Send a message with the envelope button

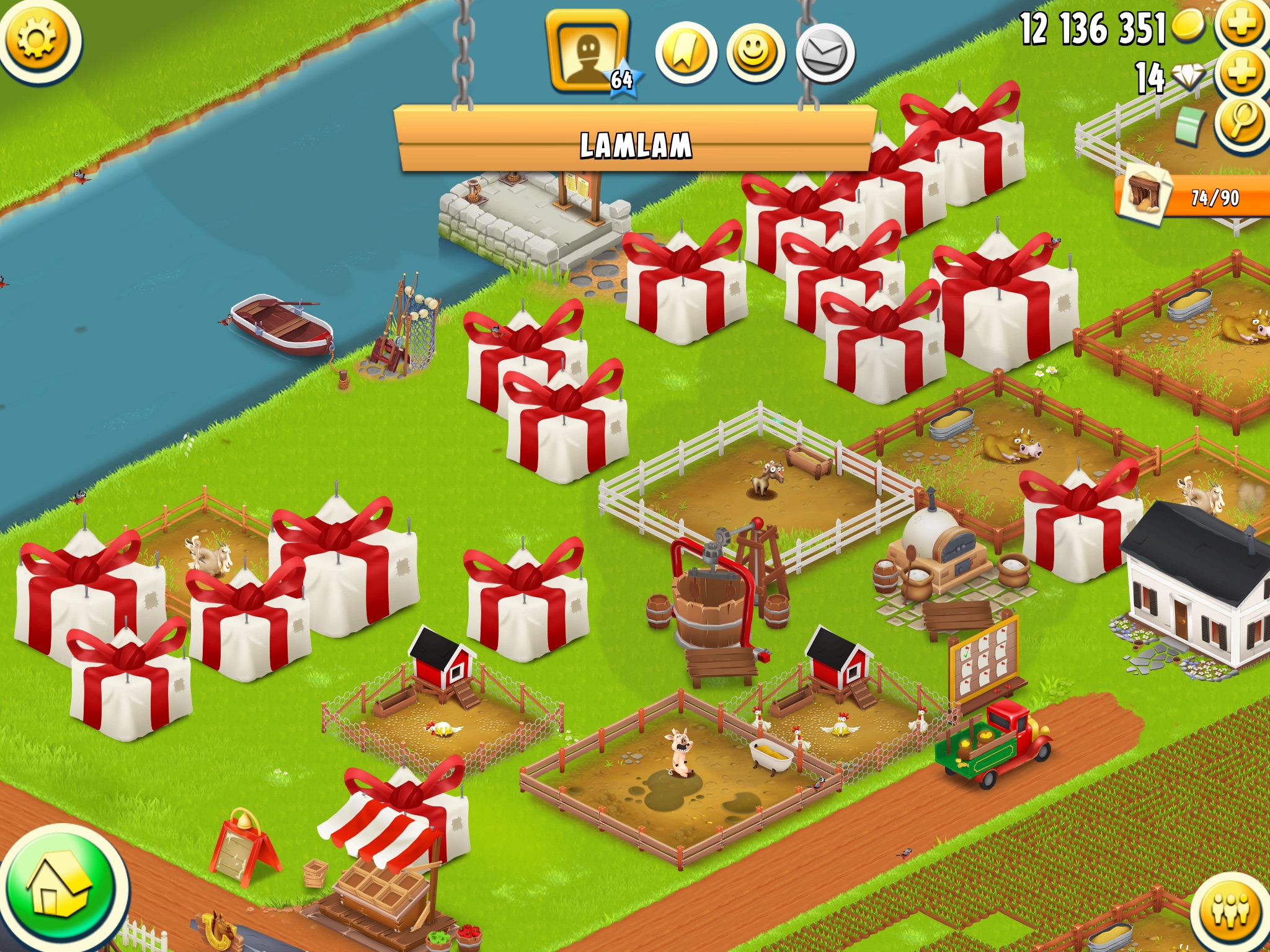coord(825,53)
